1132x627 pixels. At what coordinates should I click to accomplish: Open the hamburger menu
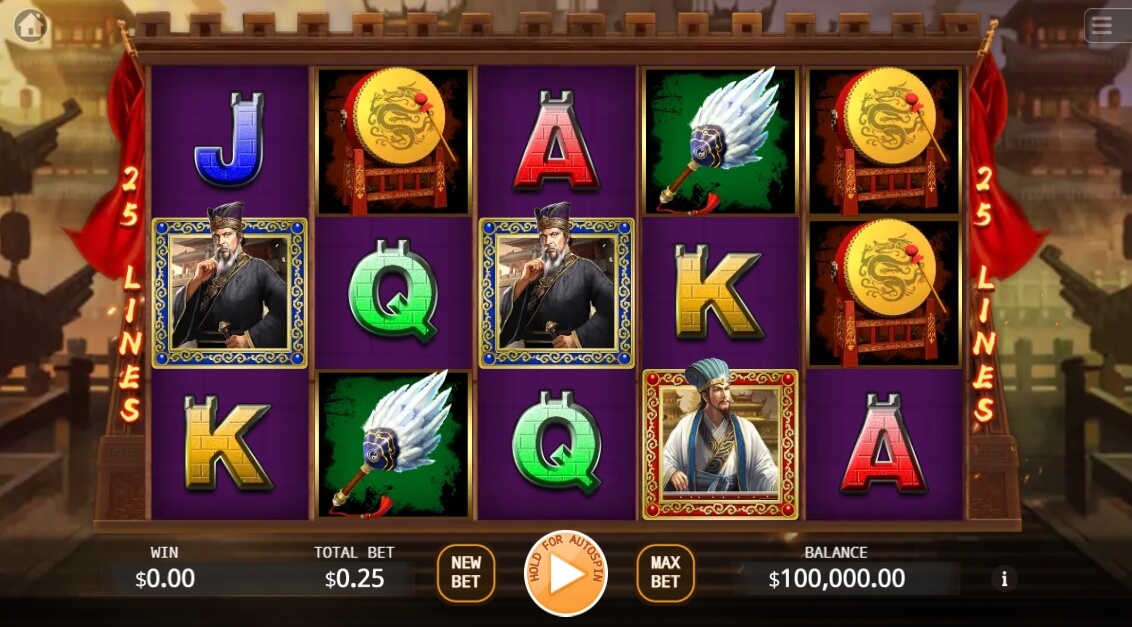coord(1102,26)
